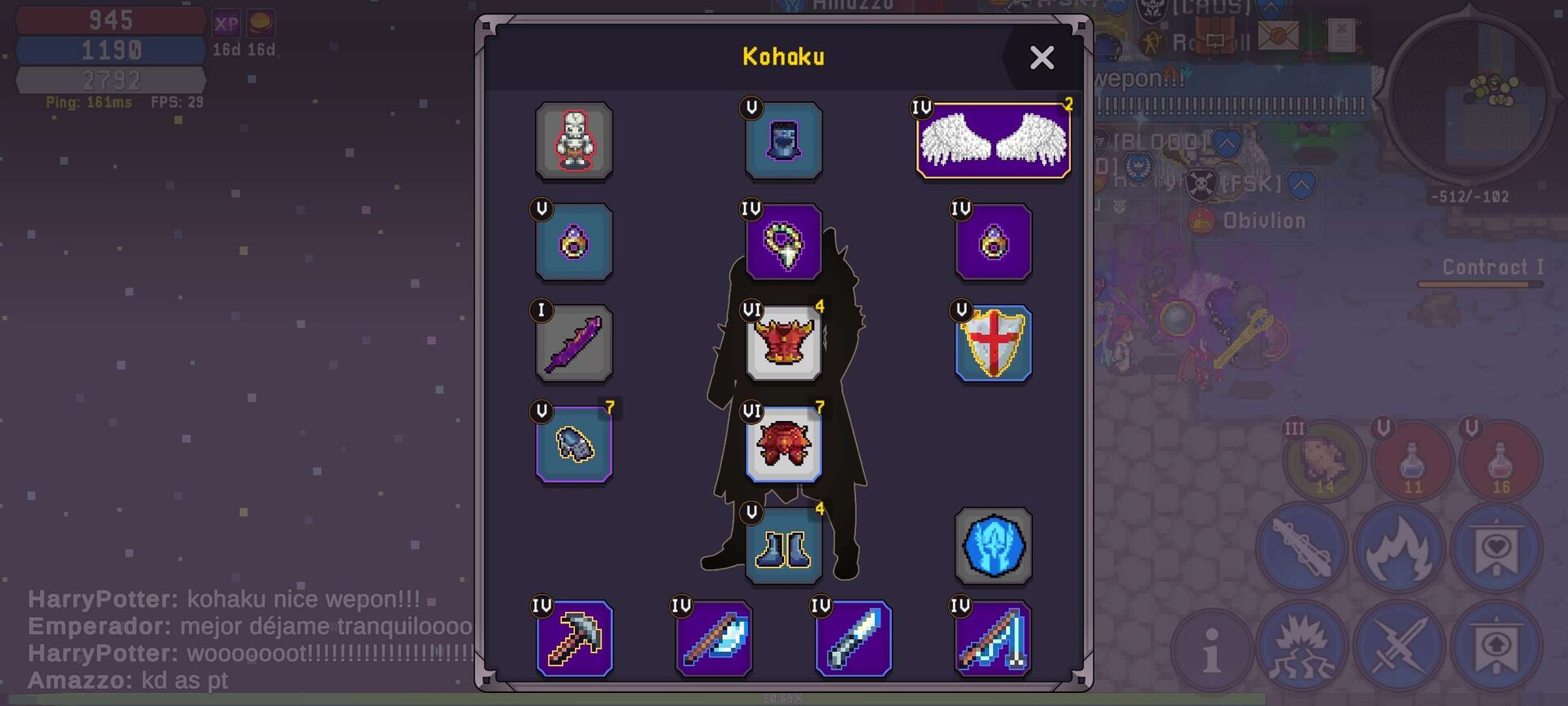Select the fishing rod tool slot
This screenshot has height=706, width=1568.
pyautogui.click(x=993, y=639)
